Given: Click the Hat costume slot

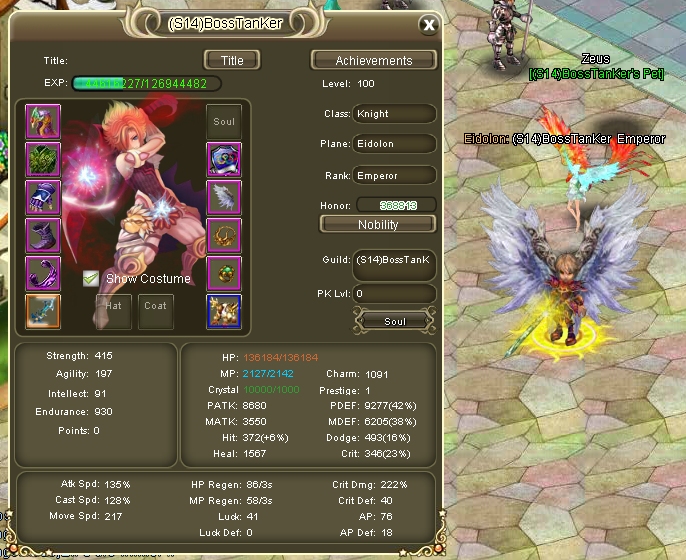Looking at the screenshot, I should (x=113, y=310).
